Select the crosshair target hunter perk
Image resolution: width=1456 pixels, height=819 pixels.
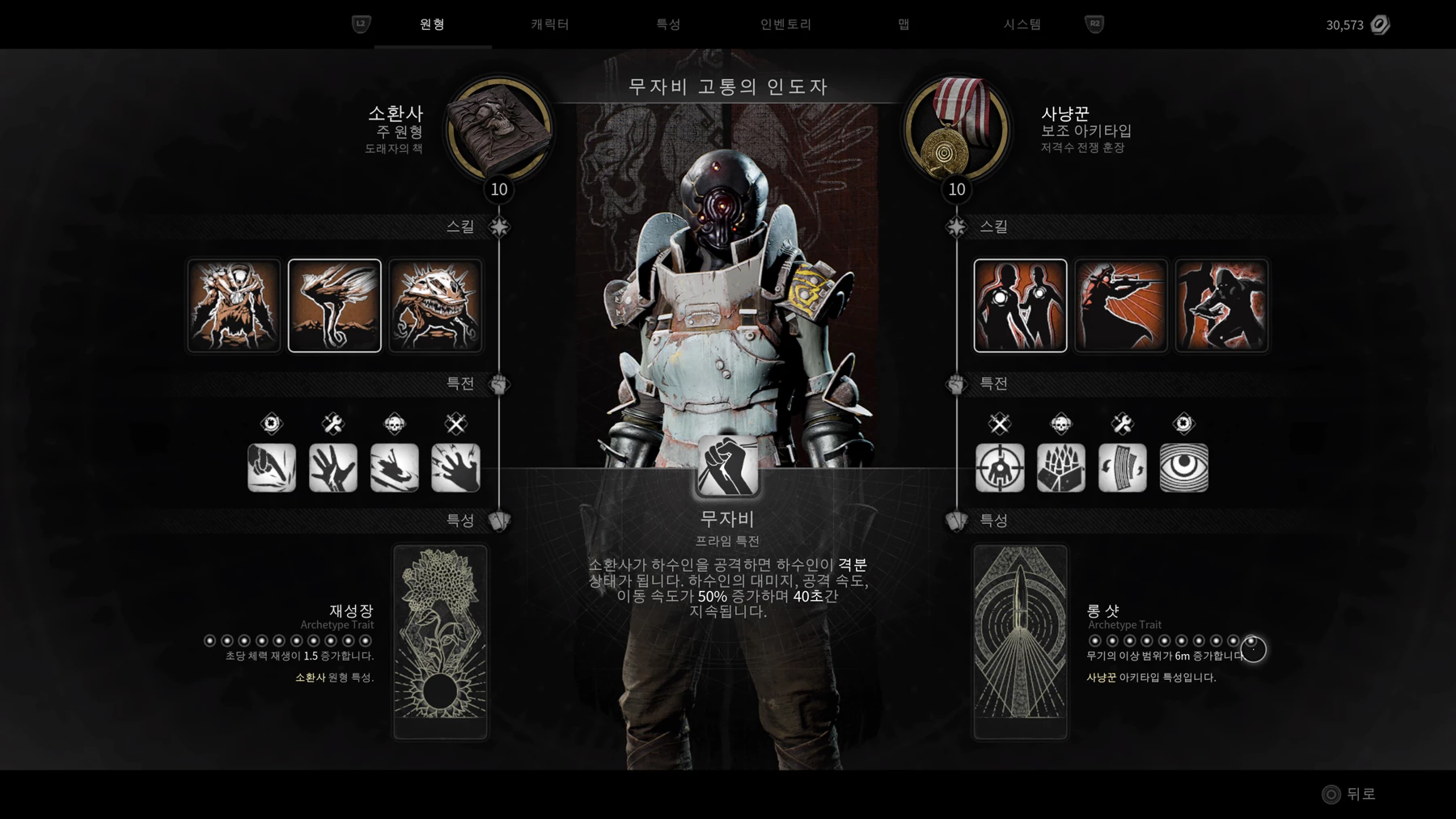tap(1000, 467)
